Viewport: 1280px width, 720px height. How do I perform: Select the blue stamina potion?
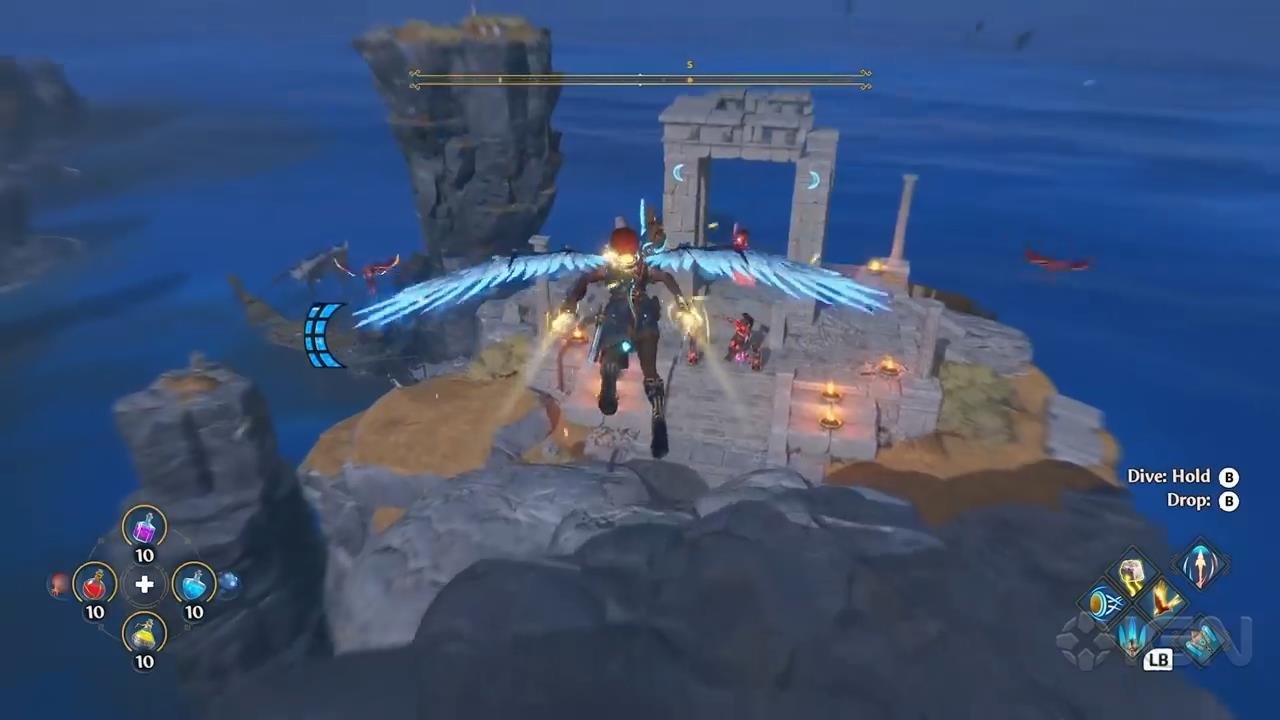point(194,583)
